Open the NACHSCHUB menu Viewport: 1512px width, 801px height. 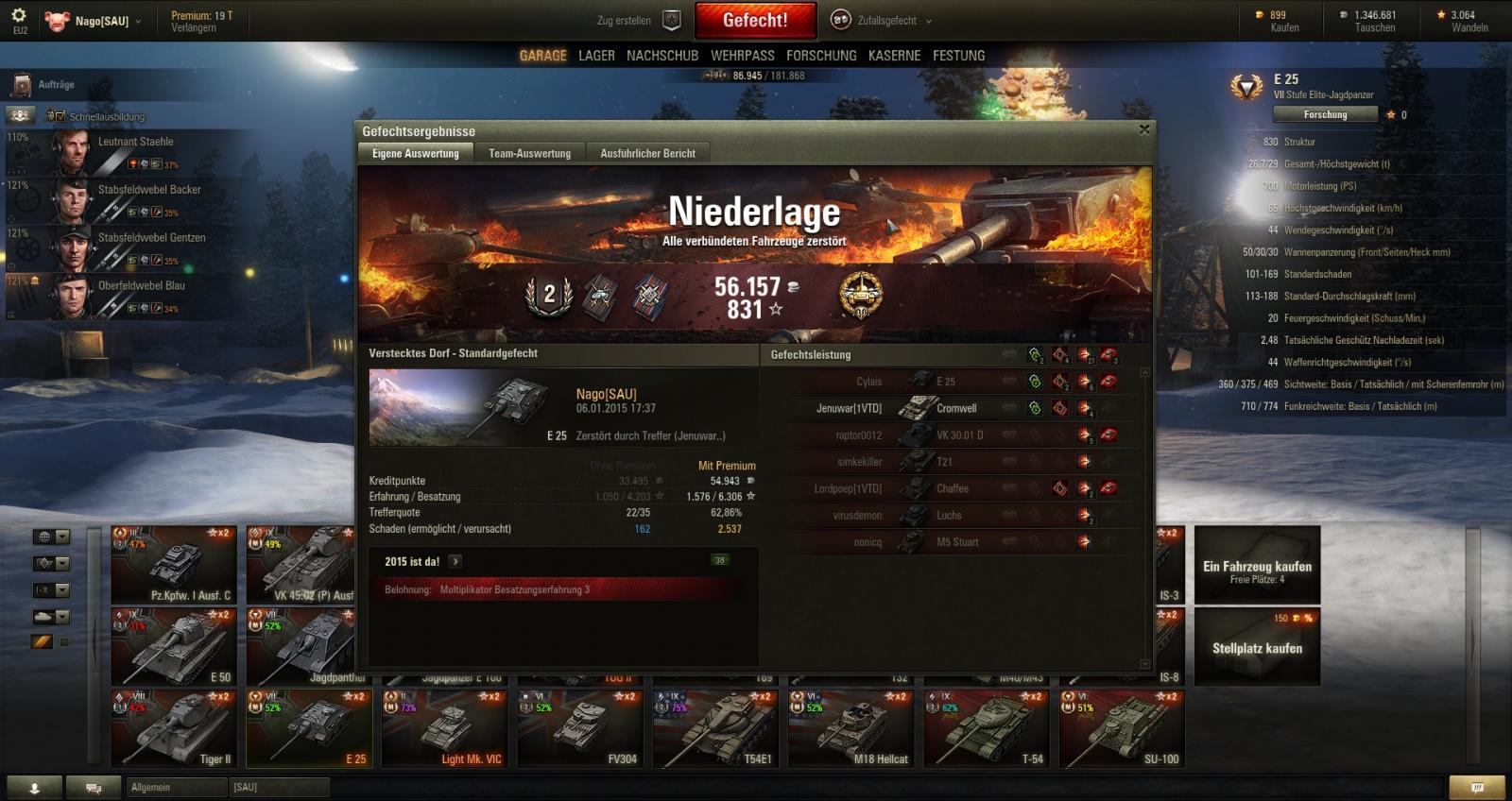(662, 56)
